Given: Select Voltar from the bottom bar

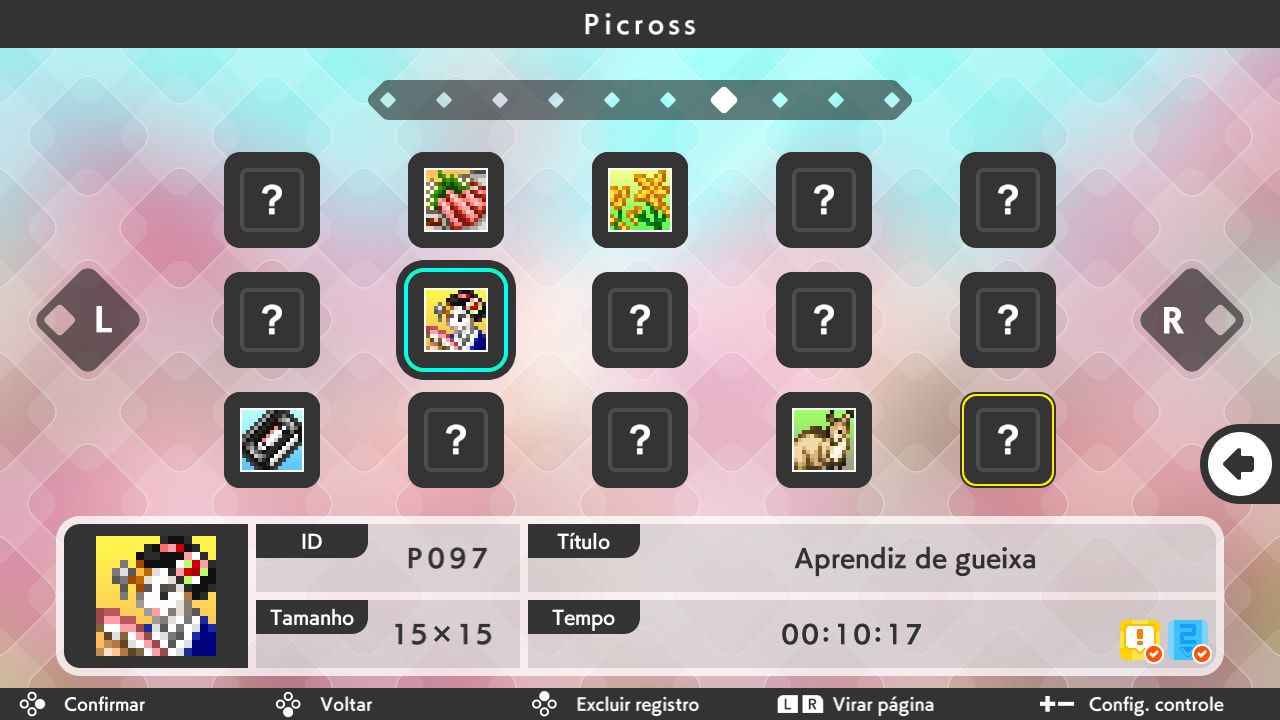Looking at the screenshot, I should [x=345, y=704].
